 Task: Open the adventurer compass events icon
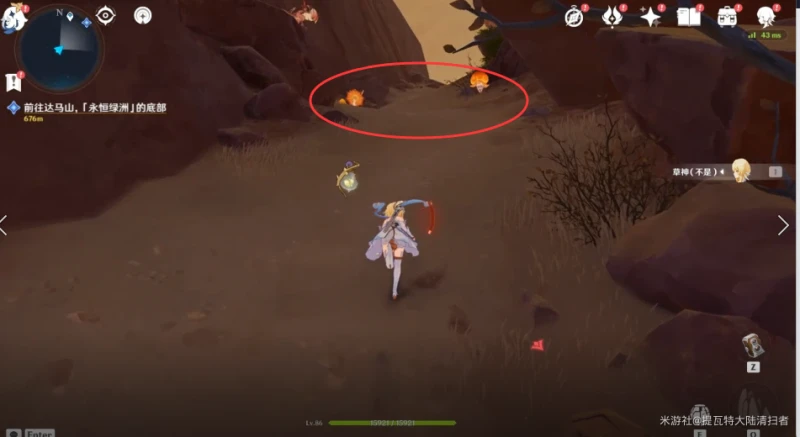coord(574,16)
